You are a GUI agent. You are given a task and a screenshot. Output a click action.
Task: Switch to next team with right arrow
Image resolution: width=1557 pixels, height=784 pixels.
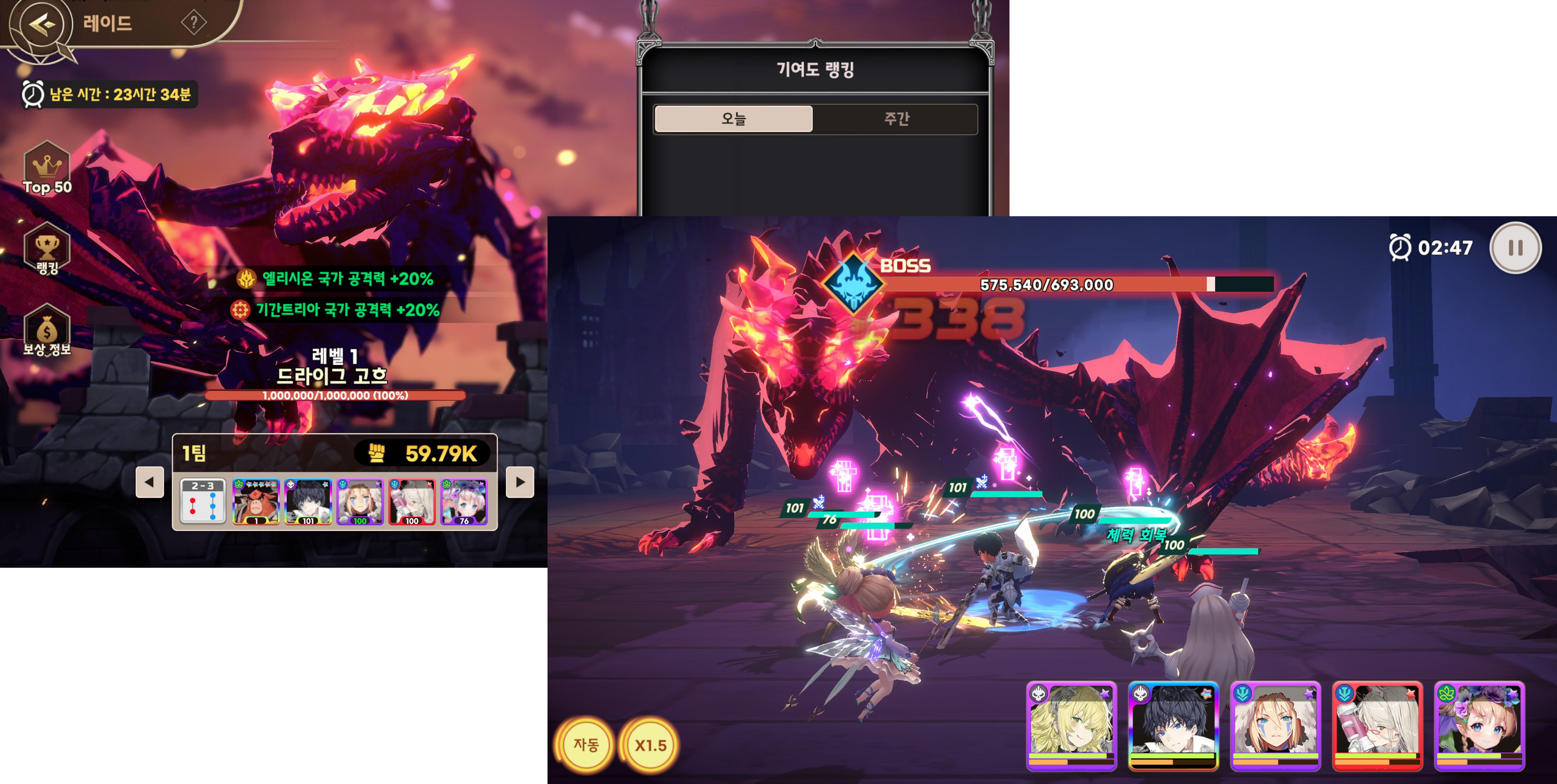click(x=520, y=482)
